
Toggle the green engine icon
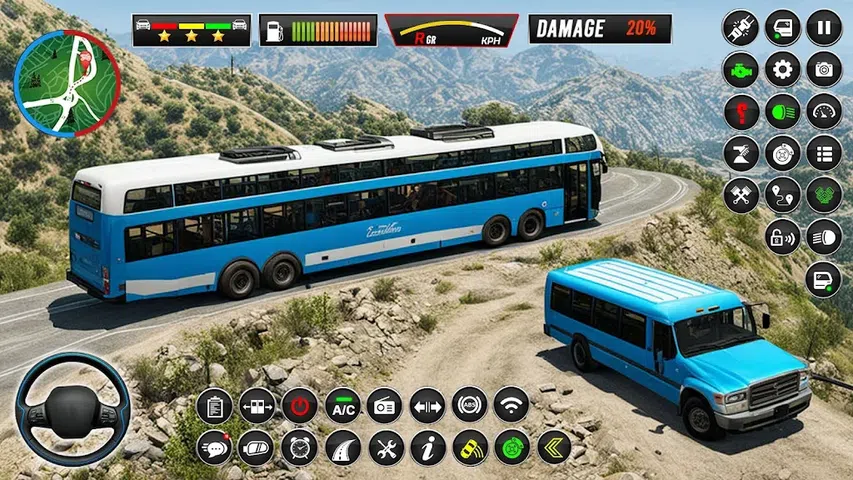click(x=740, y=69)
